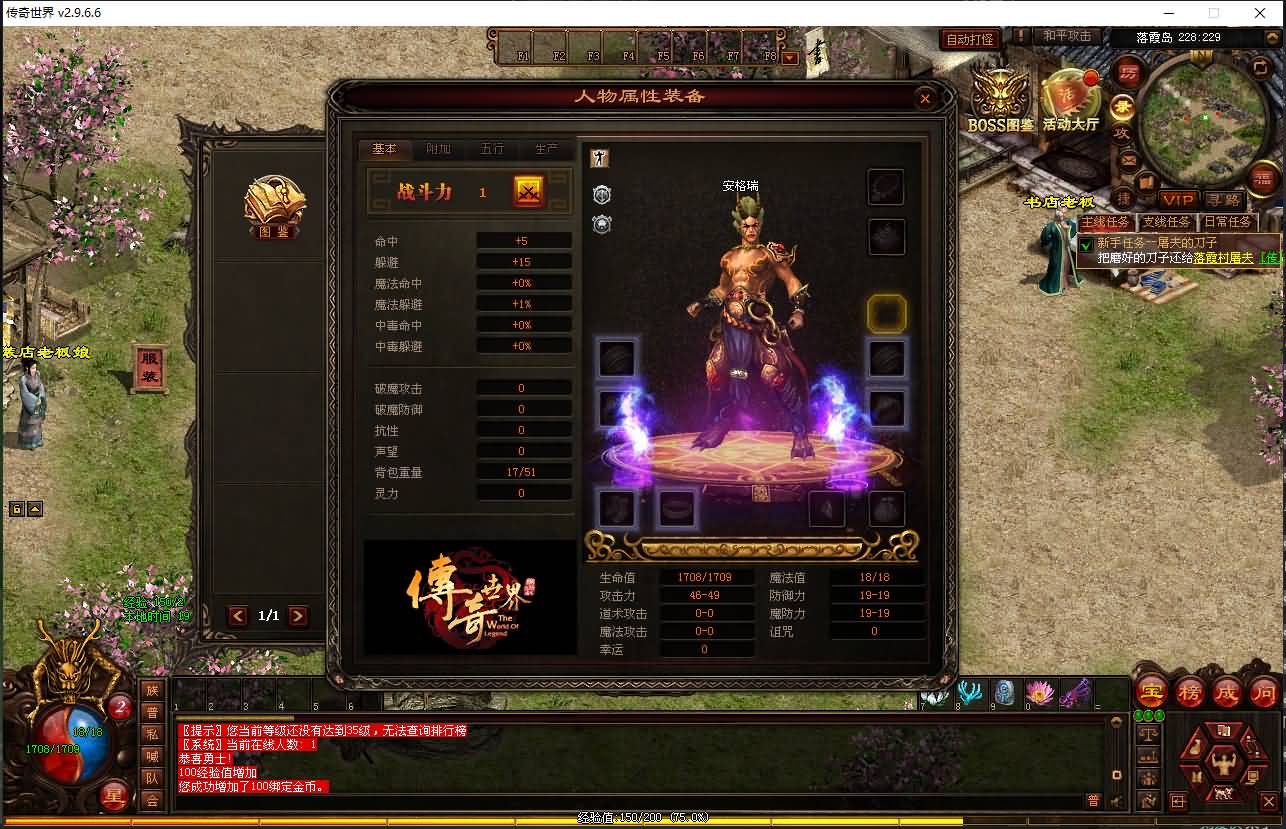
Task: Enable the 自动打怪 auto-hunt toggle
Action: tap(969, 37)
